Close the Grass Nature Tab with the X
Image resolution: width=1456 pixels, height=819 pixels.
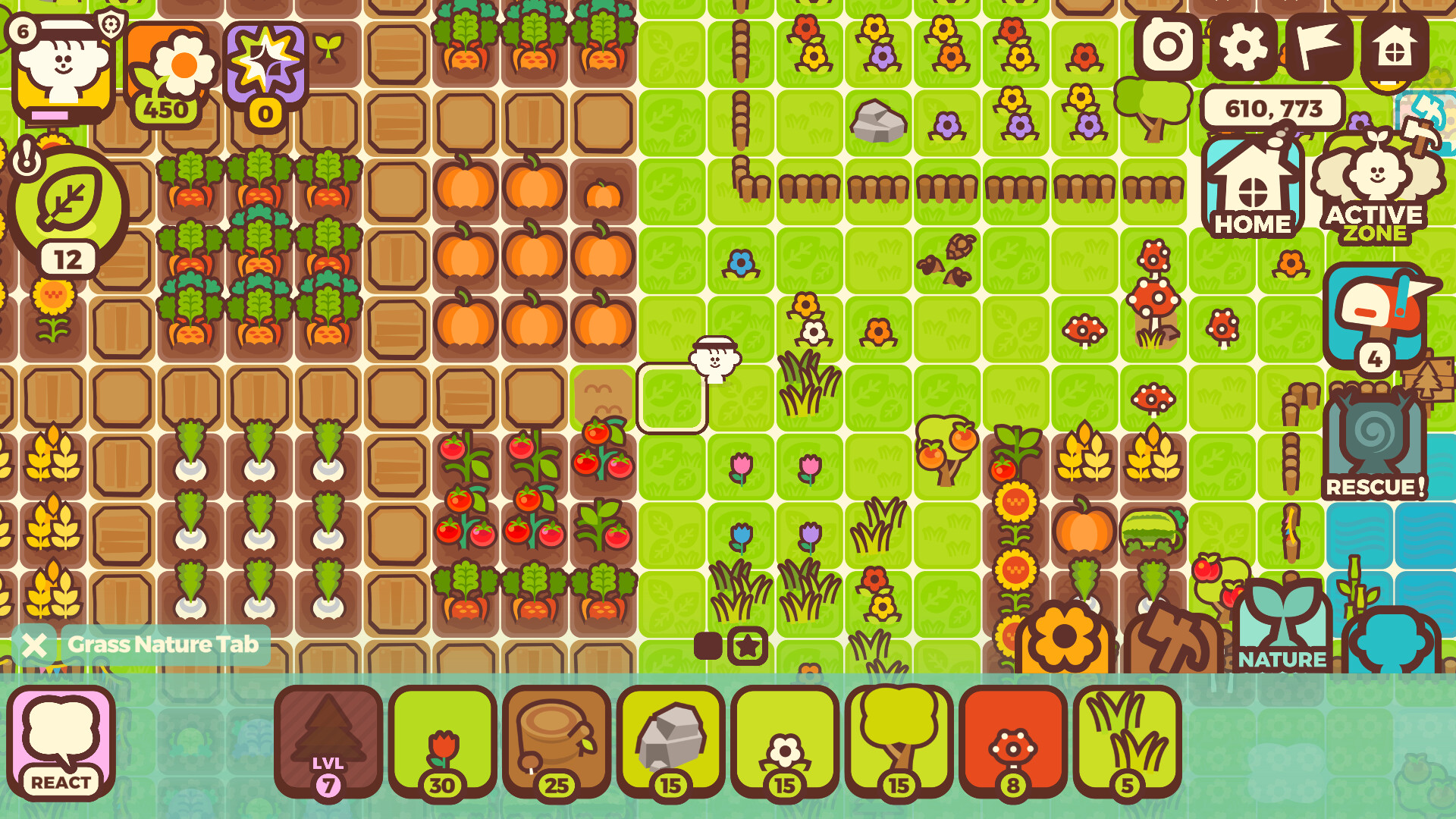click(x=33, y=646)
